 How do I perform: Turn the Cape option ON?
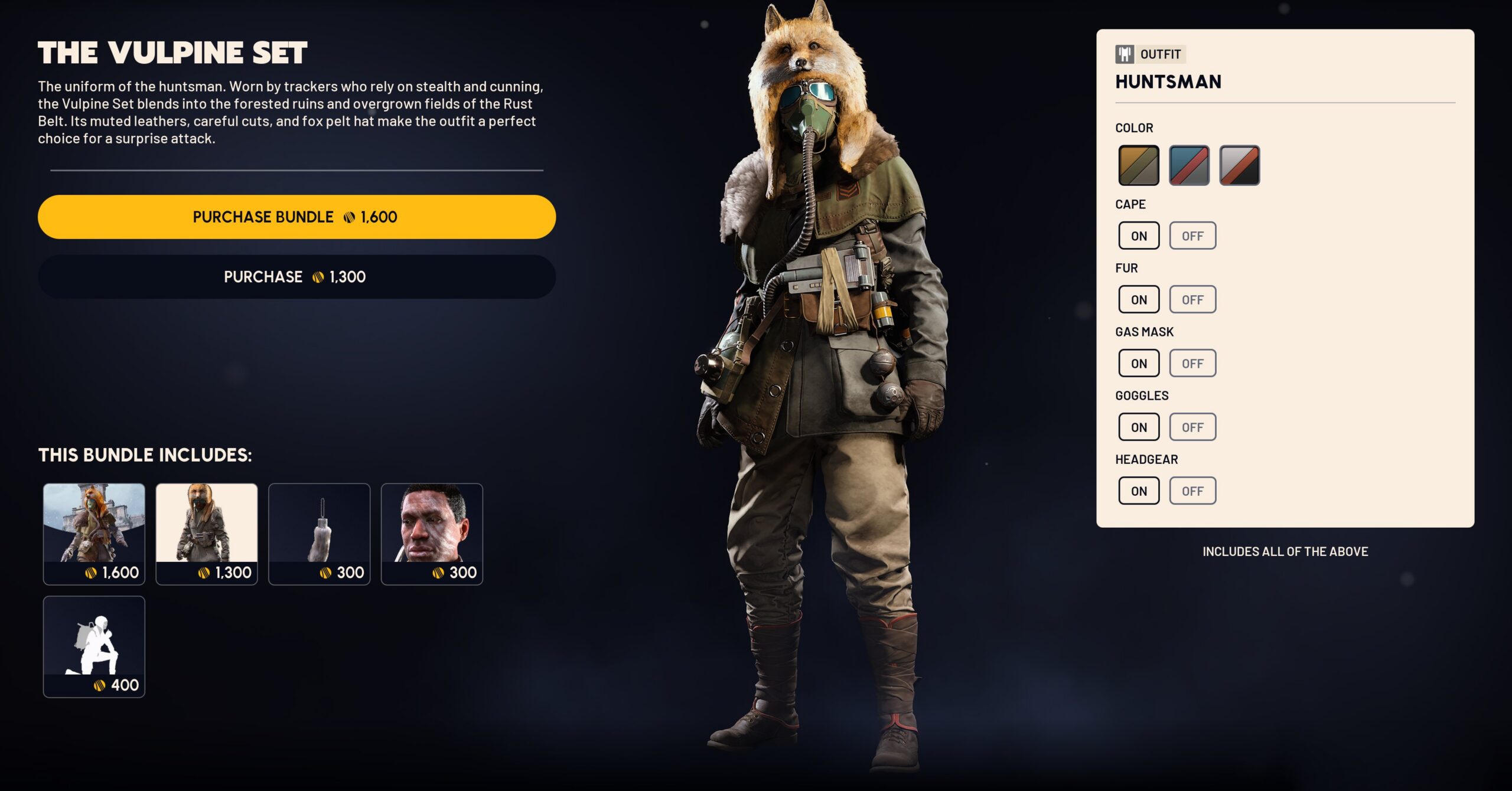[x=1138, y=236]
